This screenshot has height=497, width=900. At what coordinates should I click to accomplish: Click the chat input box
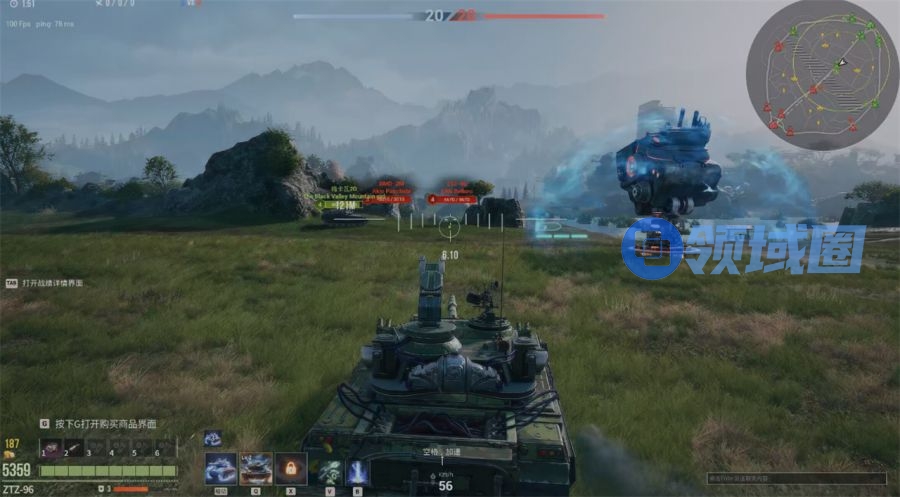tap(796, 479)
